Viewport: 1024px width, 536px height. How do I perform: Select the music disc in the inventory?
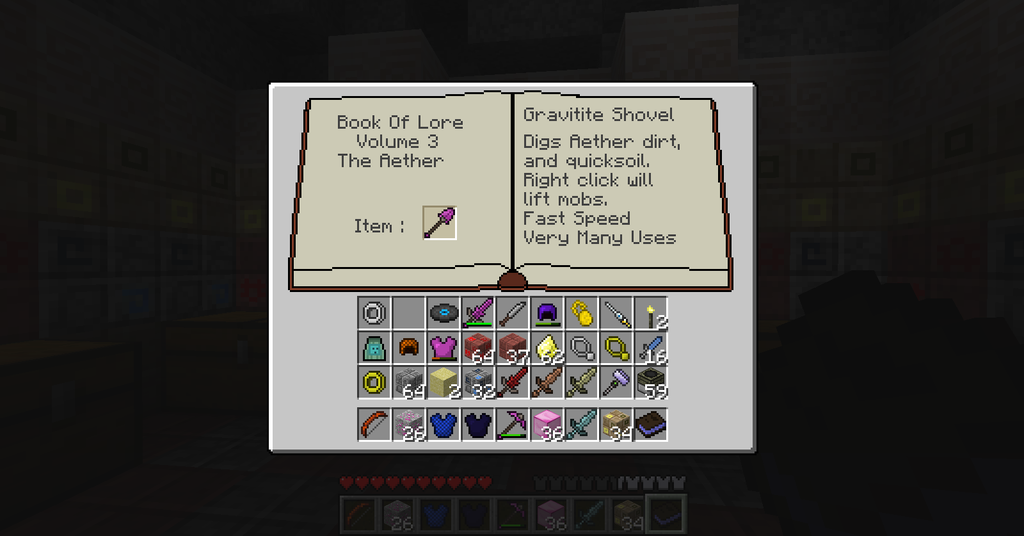click(443, 314)
